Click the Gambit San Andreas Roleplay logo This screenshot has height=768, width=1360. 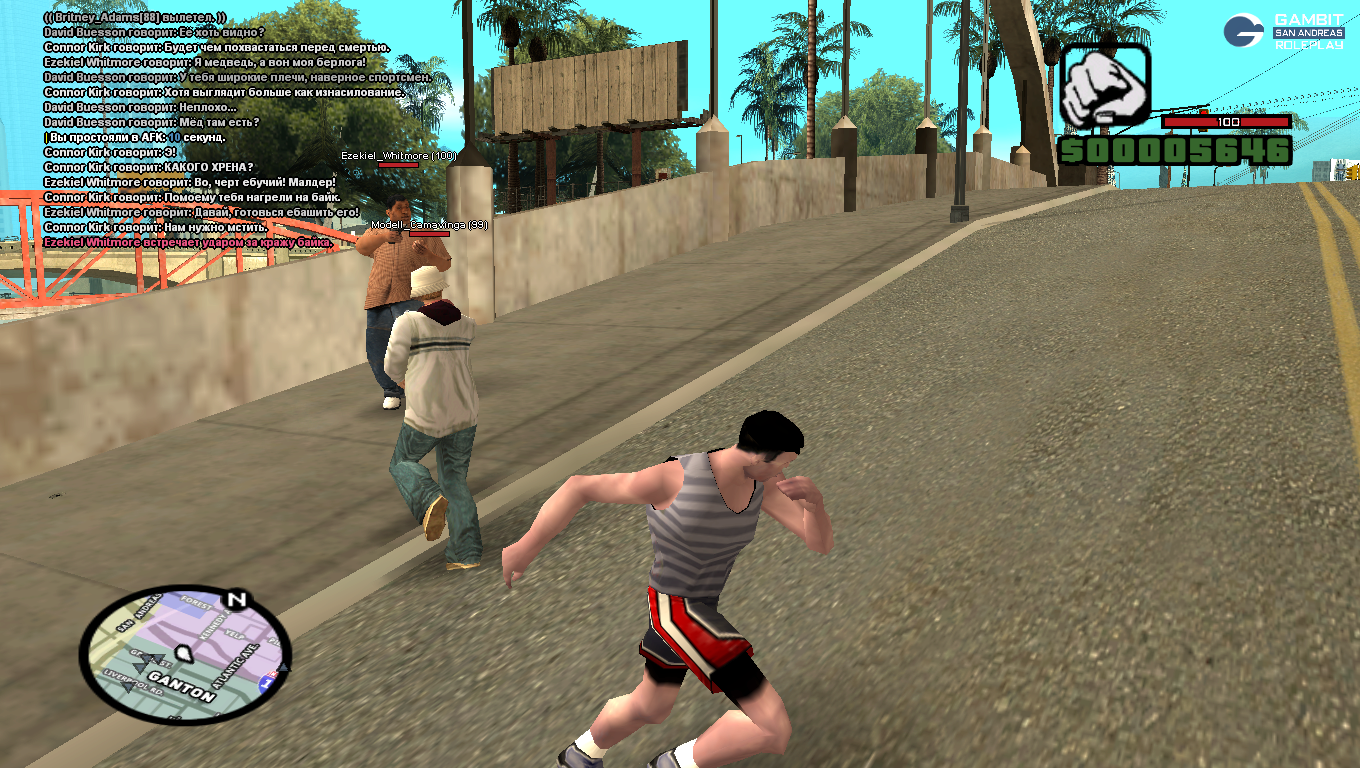[x=1283, y=31]
